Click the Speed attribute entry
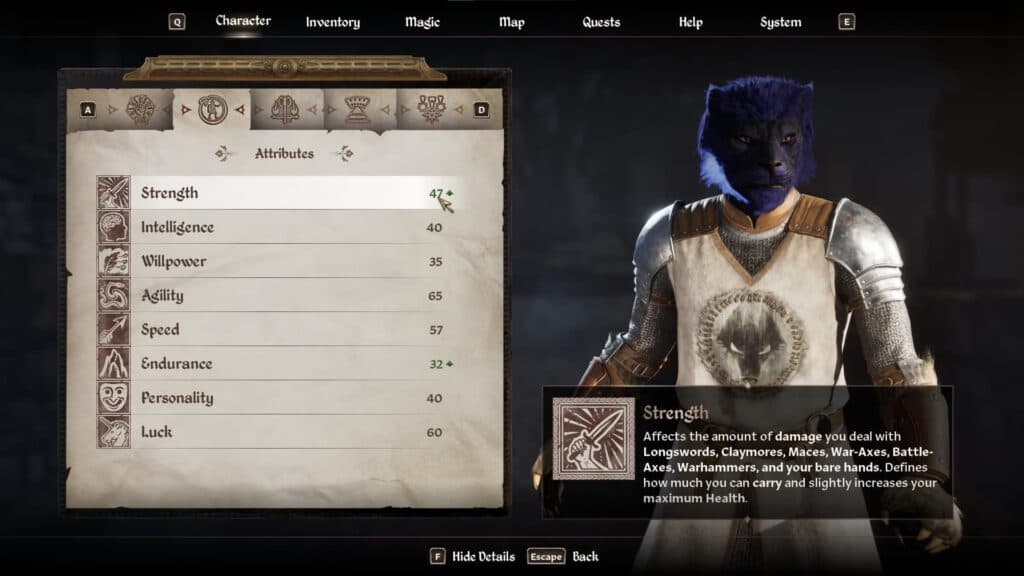The height and width of the screenshot is (576, 1024). (x=270, y=329)
